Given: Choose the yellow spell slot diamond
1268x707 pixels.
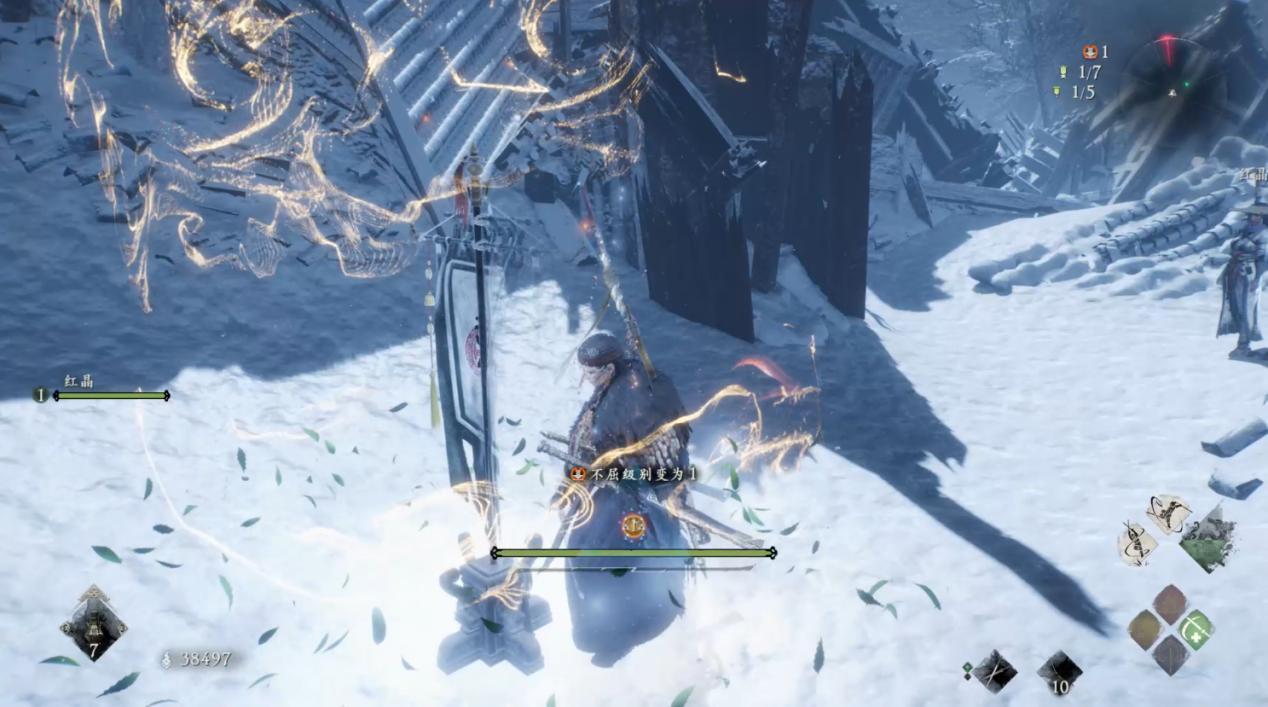Looking at the screenshot, I should pos(1145,630).
